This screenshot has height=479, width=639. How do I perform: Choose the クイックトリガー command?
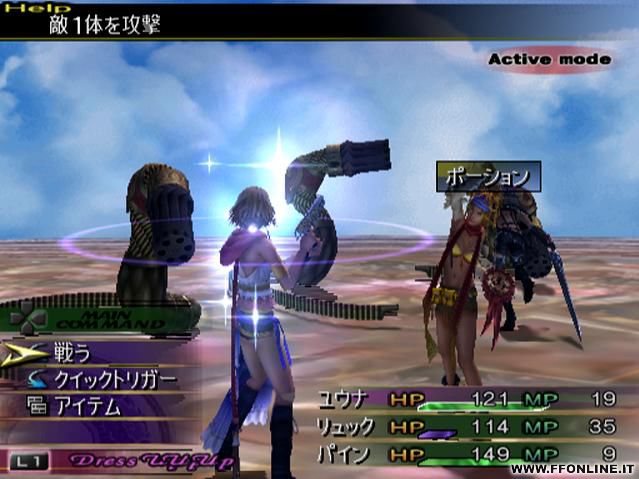pyautogui.click(x=115, y=379)
